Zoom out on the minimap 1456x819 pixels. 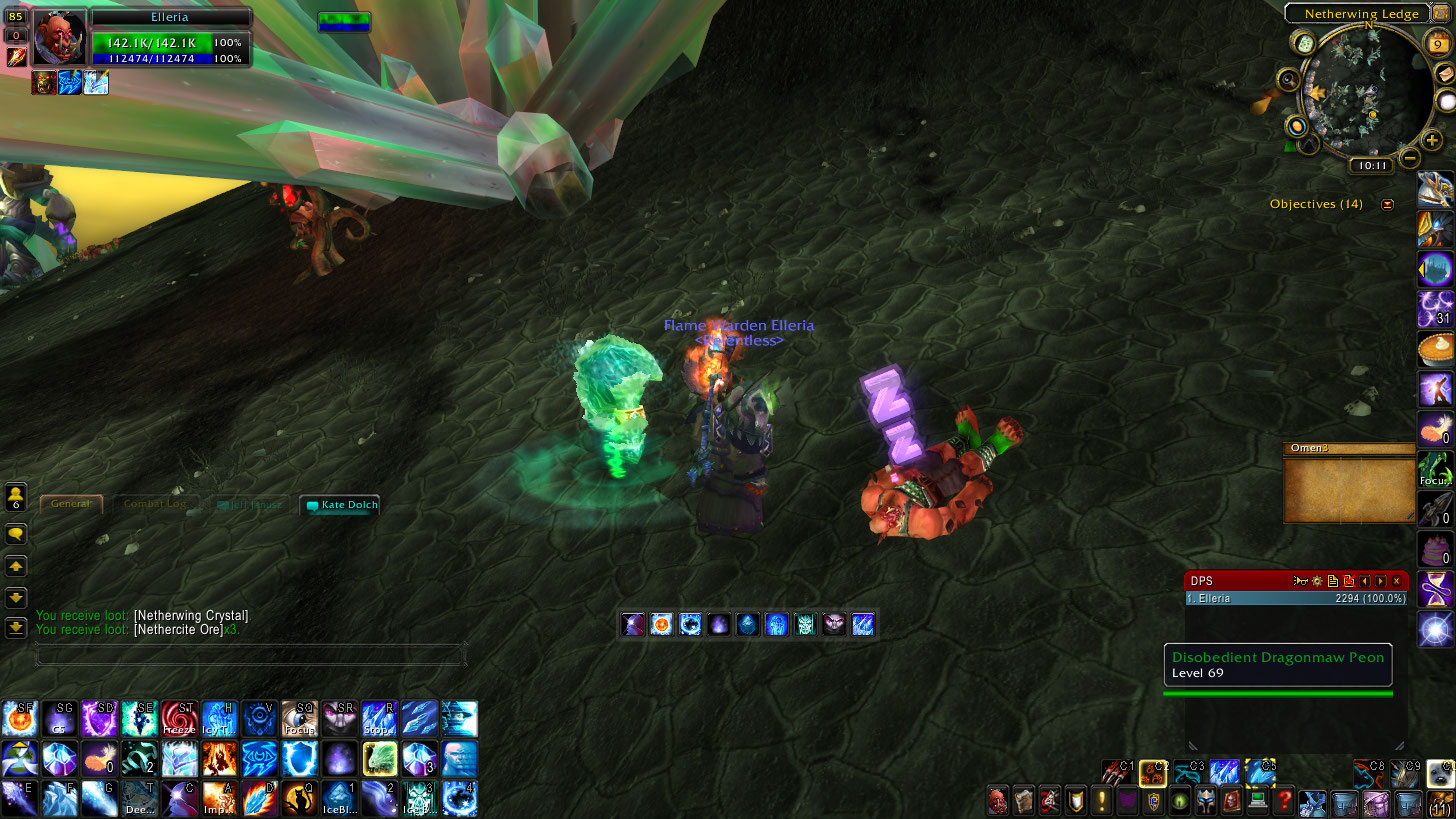(x=1409, y=158)
